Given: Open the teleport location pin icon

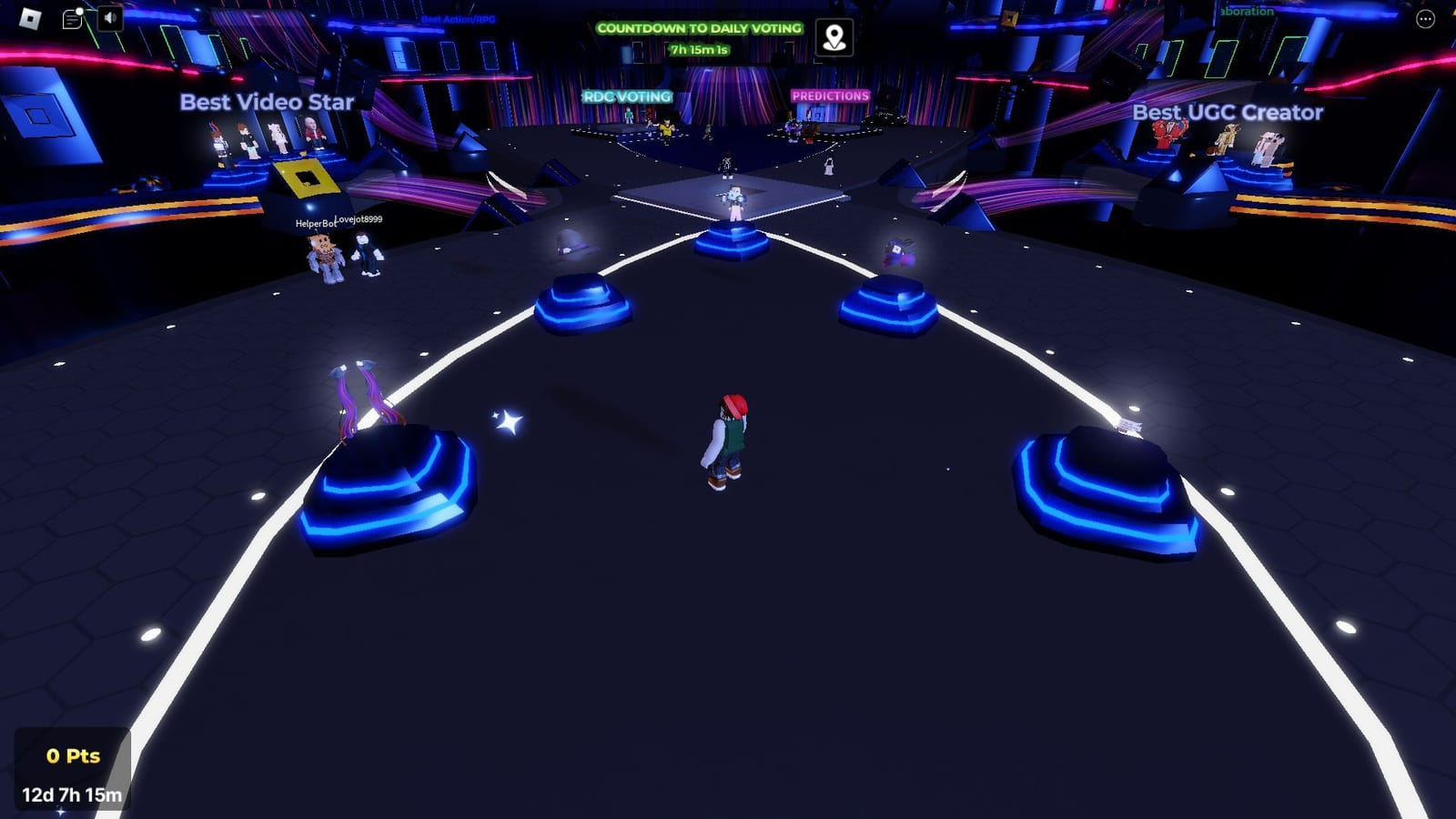Looking at the screenshot, I should (x=834, y=37).
